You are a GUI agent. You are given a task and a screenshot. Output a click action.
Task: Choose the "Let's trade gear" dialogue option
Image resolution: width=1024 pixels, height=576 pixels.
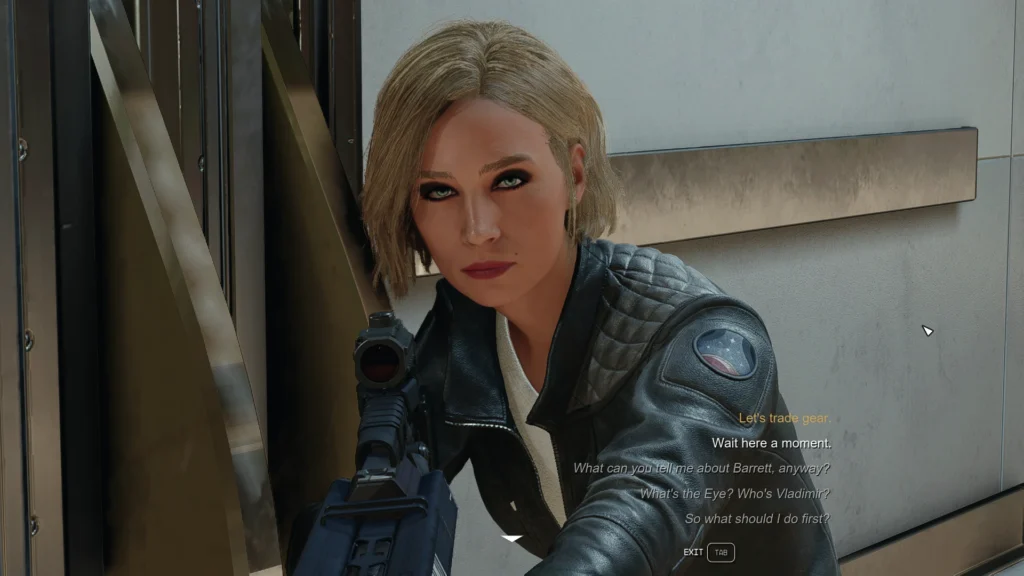pos(784,418)
